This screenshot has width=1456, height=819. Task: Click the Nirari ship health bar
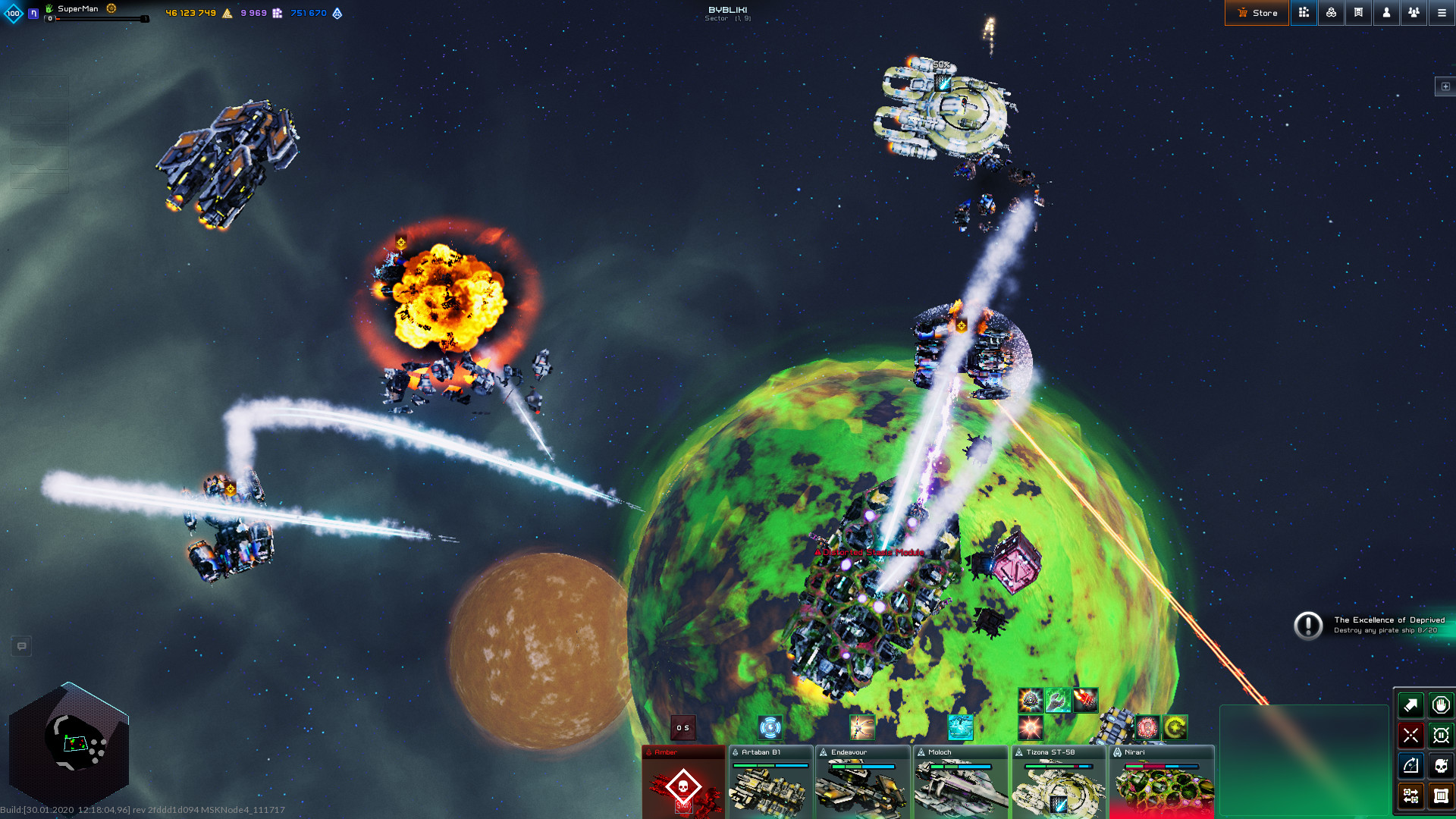pos(1160,766)
